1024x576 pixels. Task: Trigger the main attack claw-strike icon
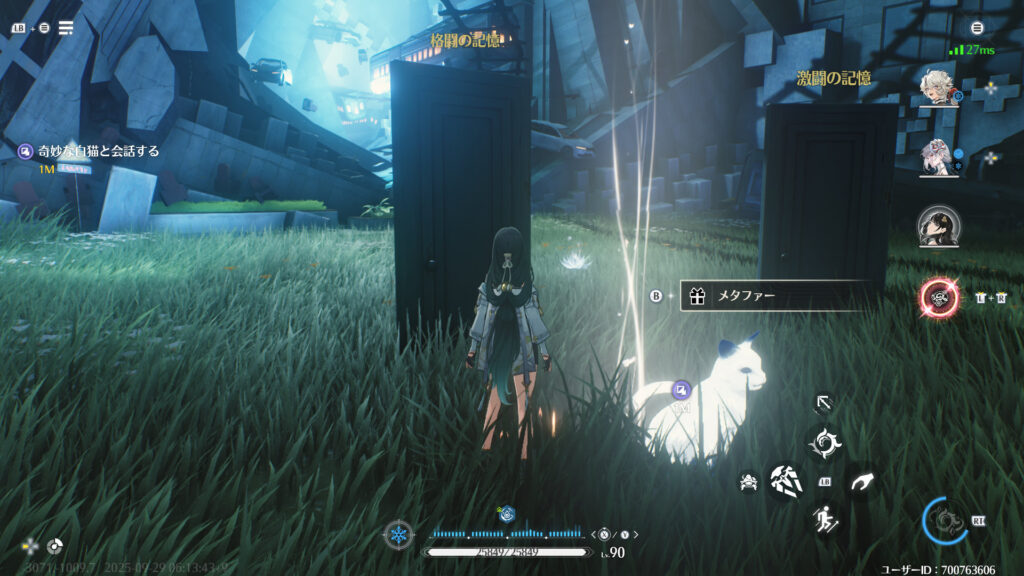pos(785,481)
